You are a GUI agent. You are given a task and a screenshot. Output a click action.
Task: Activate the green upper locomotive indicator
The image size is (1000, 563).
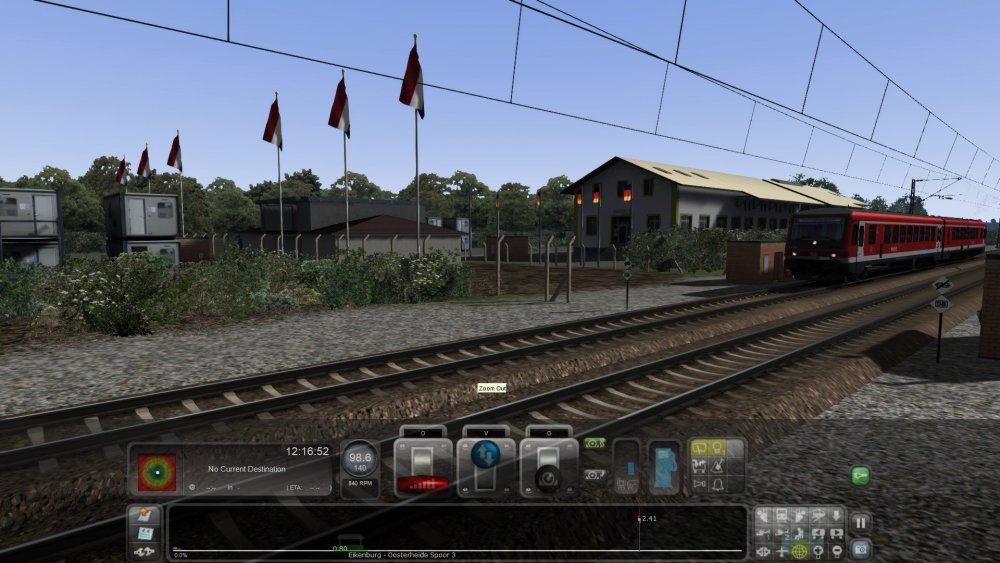click(x=595, y=443)
